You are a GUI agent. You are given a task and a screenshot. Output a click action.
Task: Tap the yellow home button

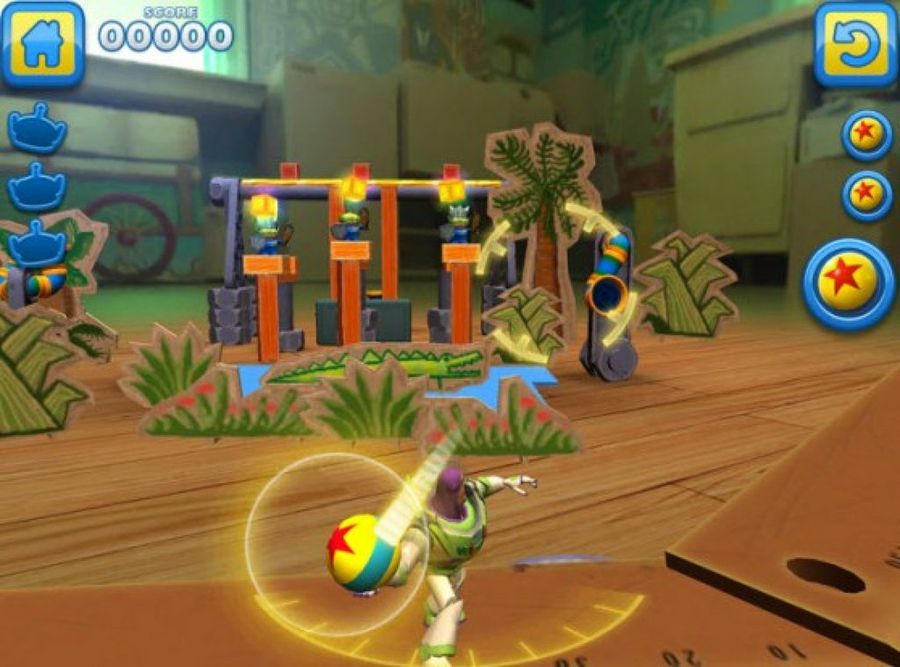point(42,43)
